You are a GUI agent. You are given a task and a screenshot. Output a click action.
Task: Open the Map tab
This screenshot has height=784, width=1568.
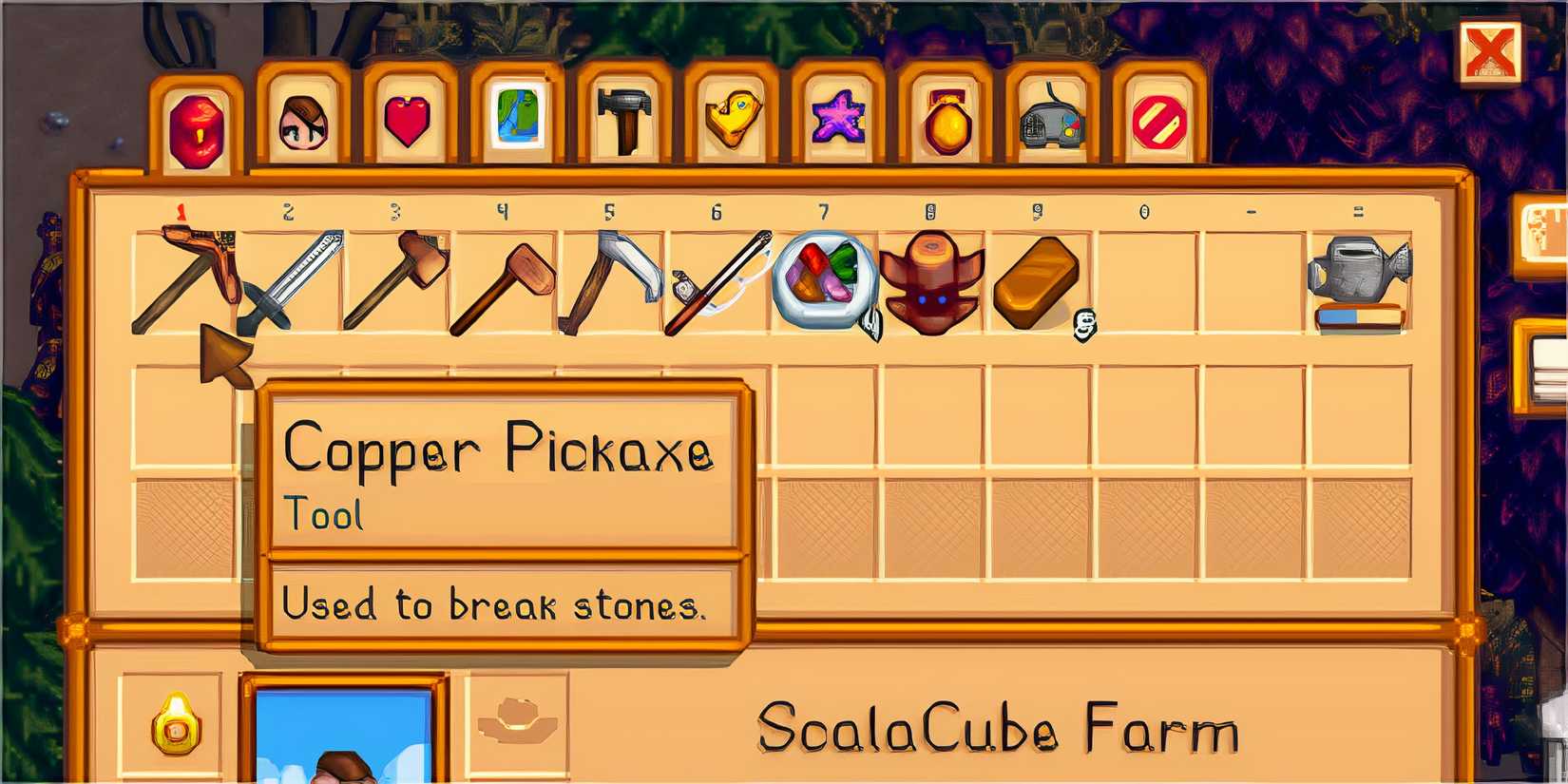pyautogui.click(x=516, y=119)
